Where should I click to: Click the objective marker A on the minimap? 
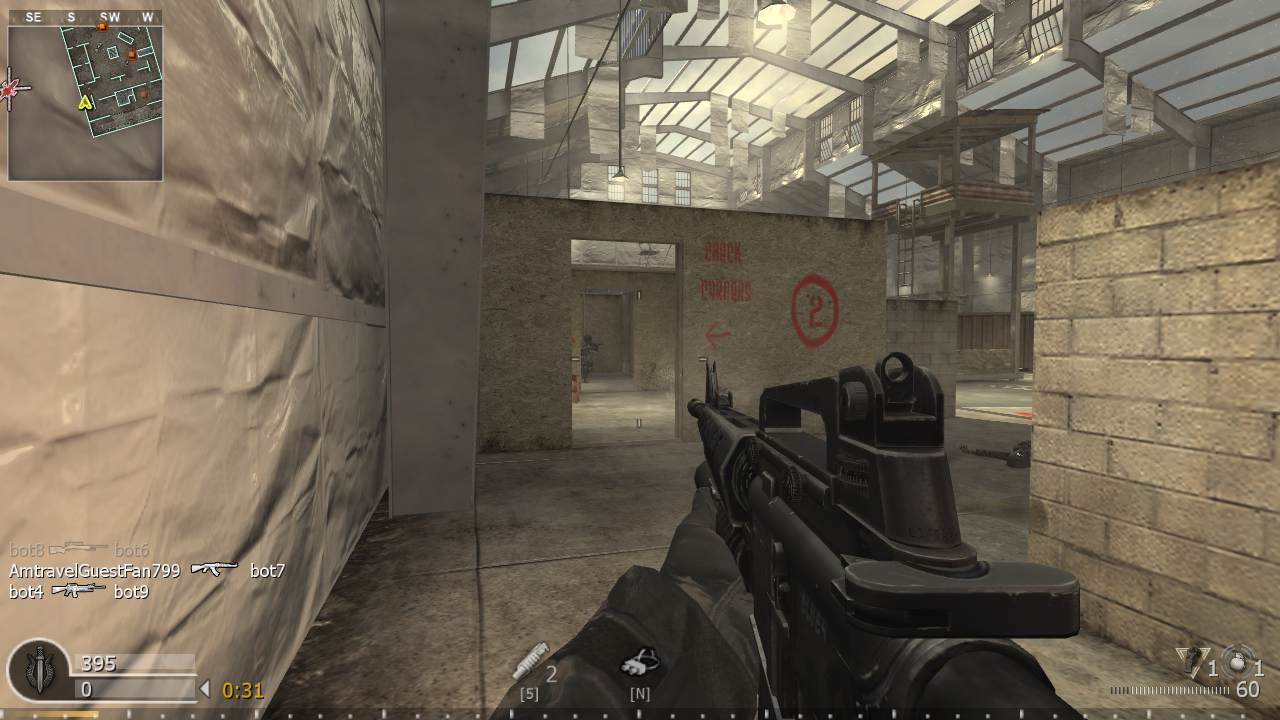[85, 102]
